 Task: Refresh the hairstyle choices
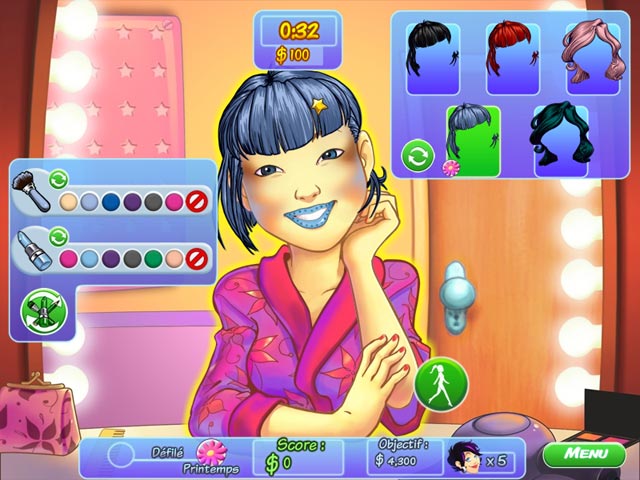(x=416, y=156)
